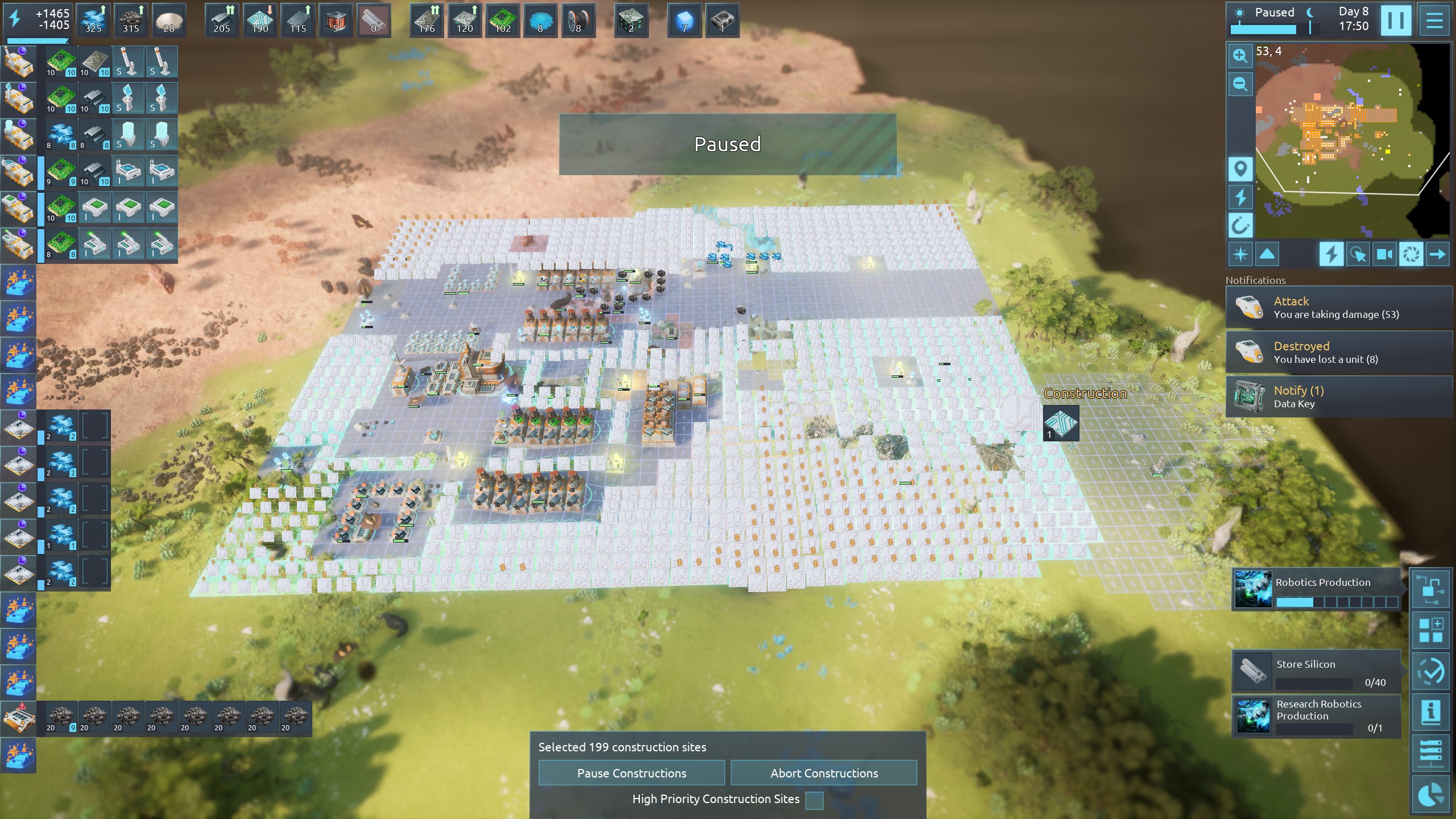The width and height of the screenshot is (1456, 819).
Task: Abort the selected constructions
Action: tap(824, 773)
